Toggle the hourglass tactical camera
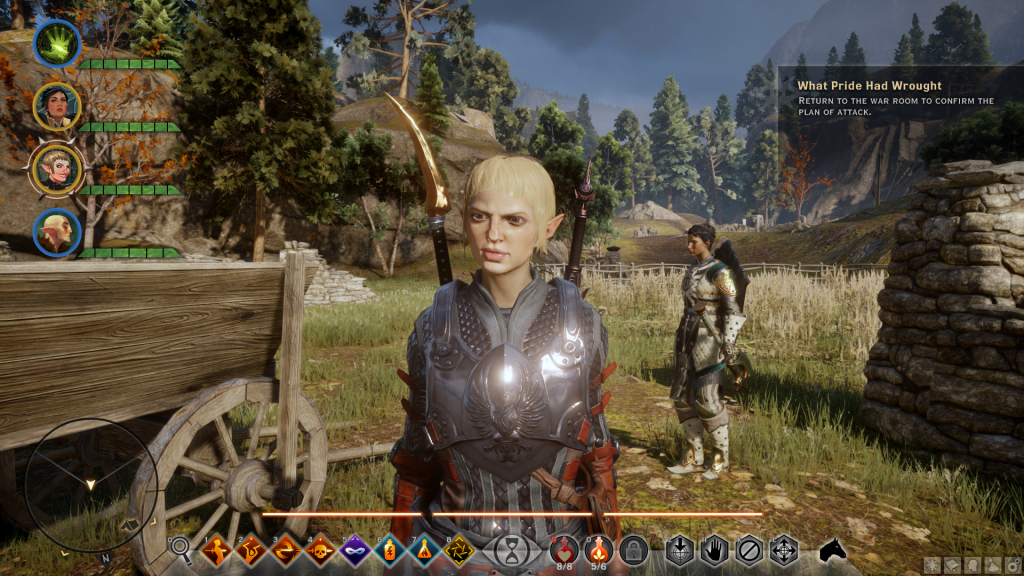This screenshot has width=1024, height=576. pos(511,549)
